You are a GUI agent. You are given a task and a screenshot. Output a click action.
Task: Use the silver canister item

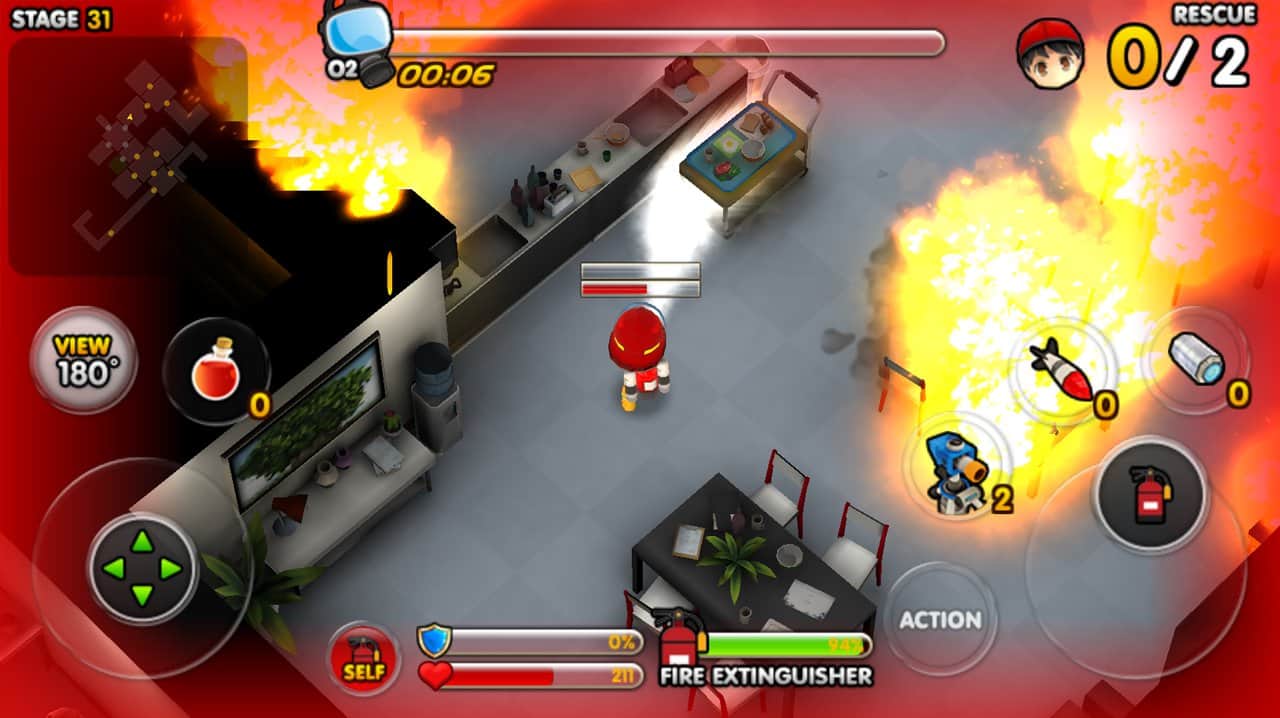[1195, 359]
